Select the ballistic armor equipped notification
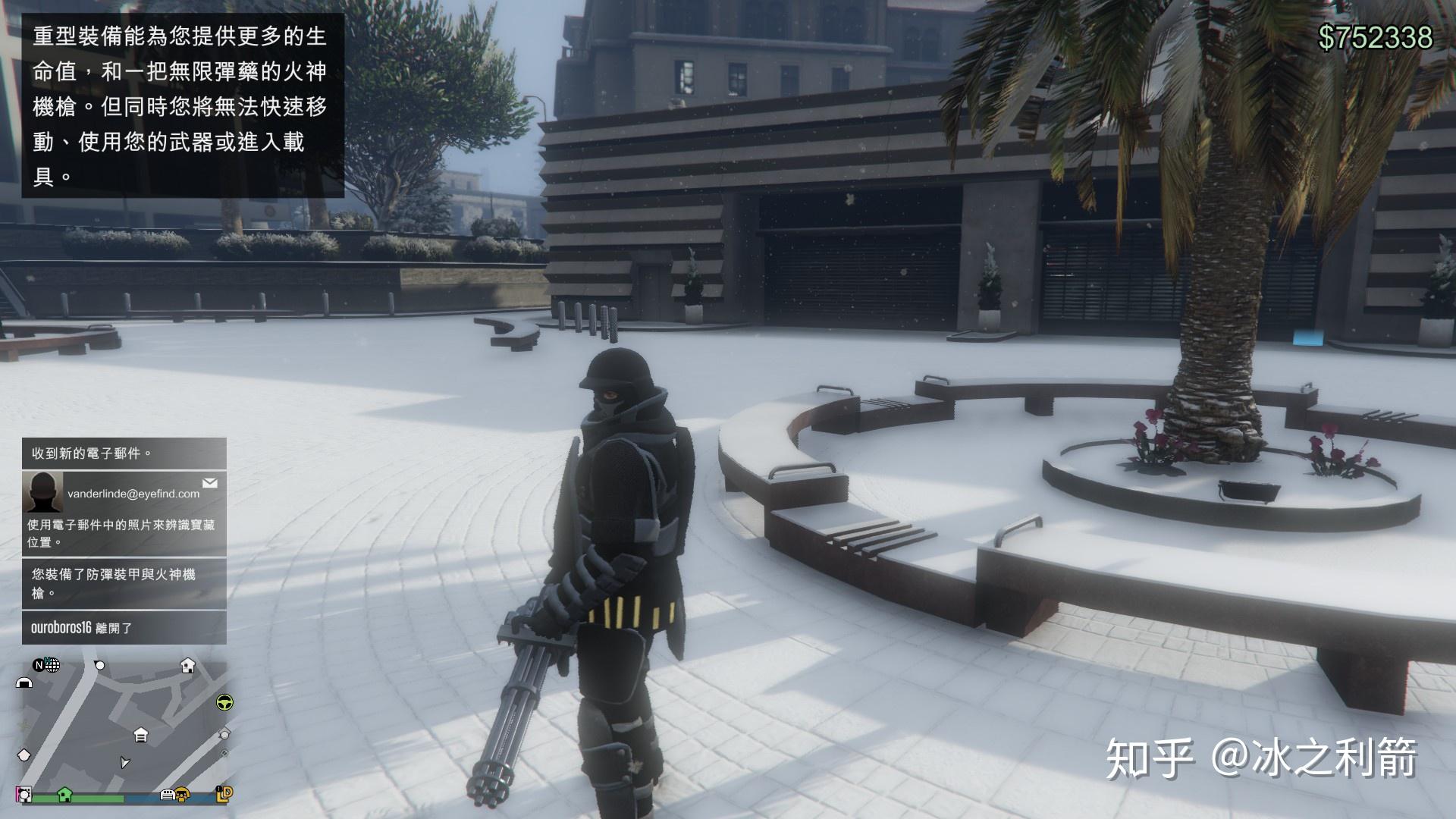 click(x=124, y=583)
